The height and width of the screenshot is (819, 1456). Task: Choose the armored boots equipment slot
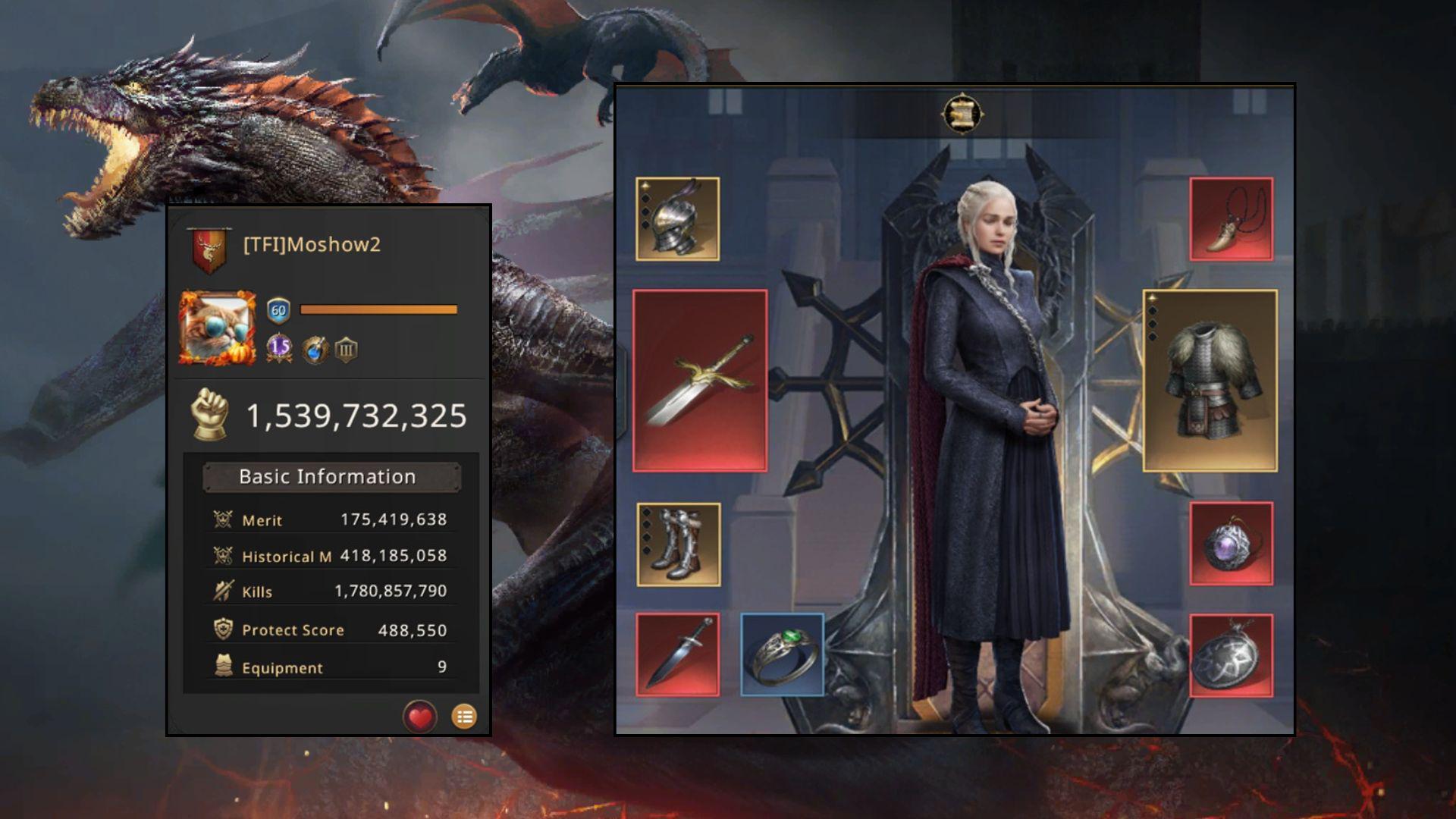point(679,544)
